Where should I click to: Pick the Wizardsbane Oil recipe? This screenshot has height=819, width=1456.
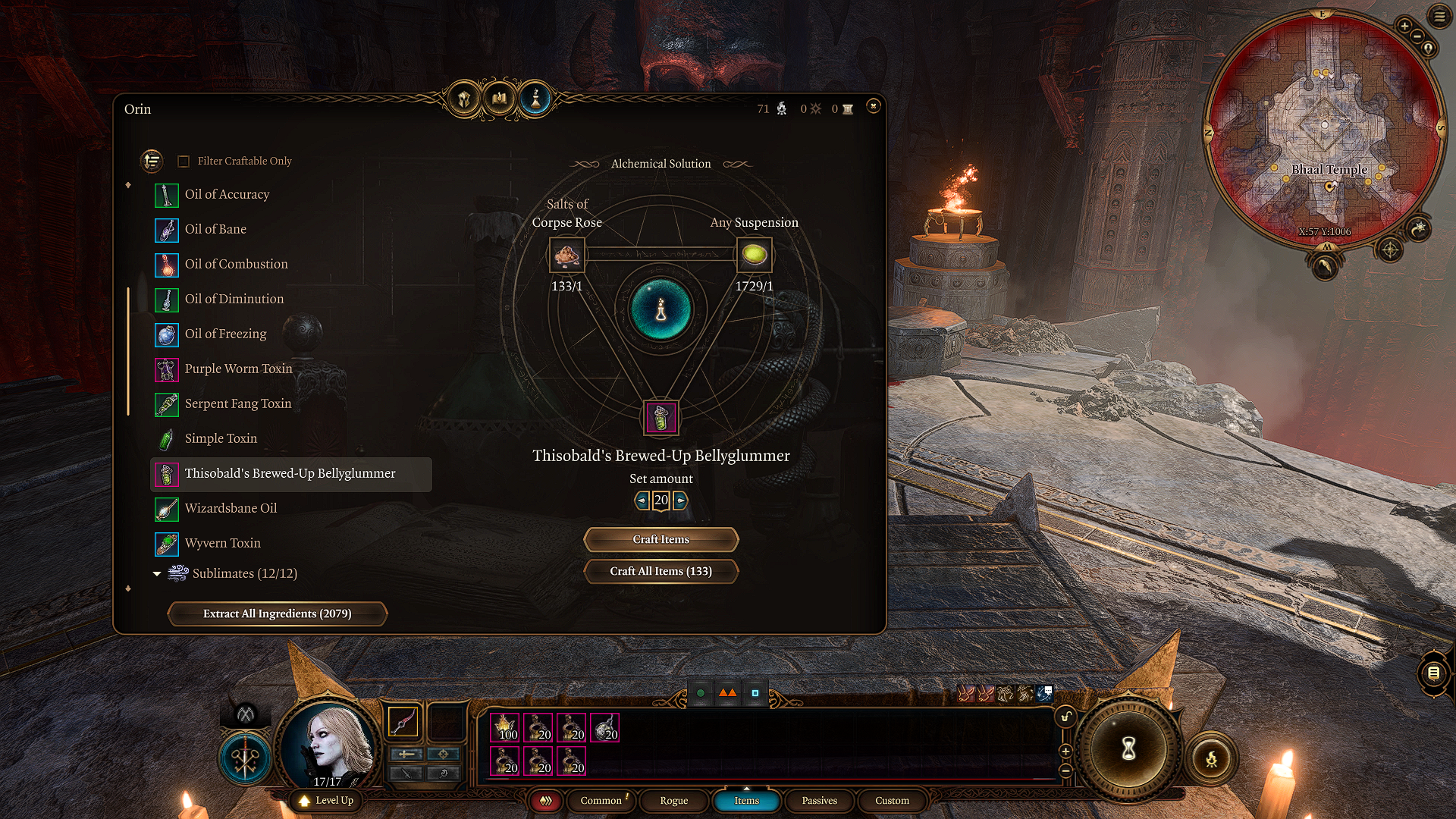tap(231, 509)
